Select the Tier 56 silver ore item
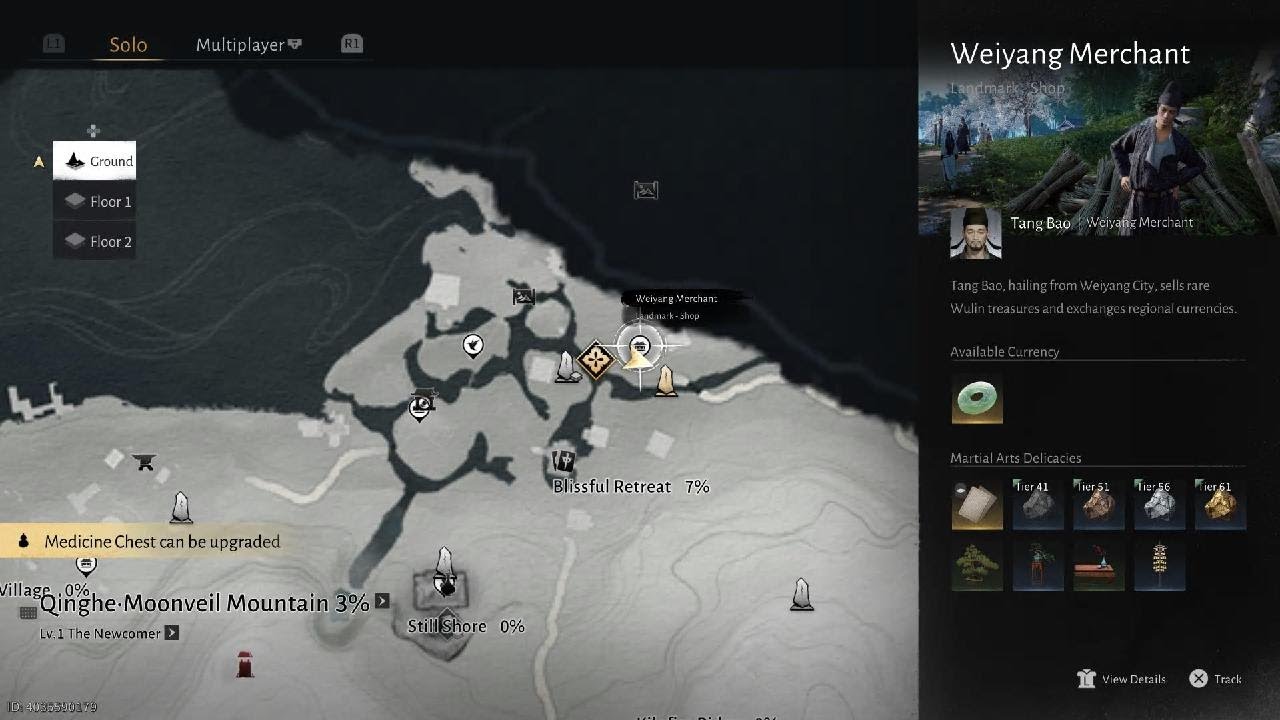 click(x=1159, y=505)
